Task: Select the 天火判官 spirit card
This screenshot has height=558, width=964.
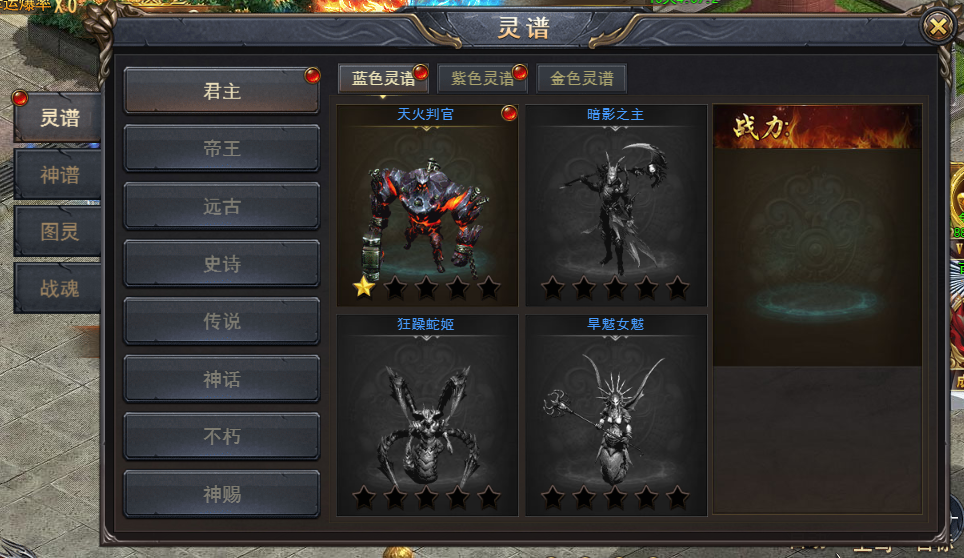Action: click(x=427, y=205)
